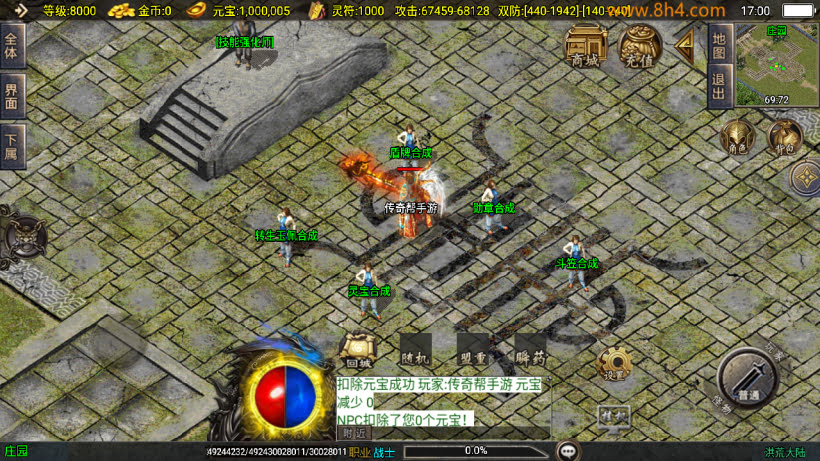Image resolution: width=820 pixels, height=461 pixels.
Task: Activate the 随机 random teleport slot
Action: click(x=415, y=351)
